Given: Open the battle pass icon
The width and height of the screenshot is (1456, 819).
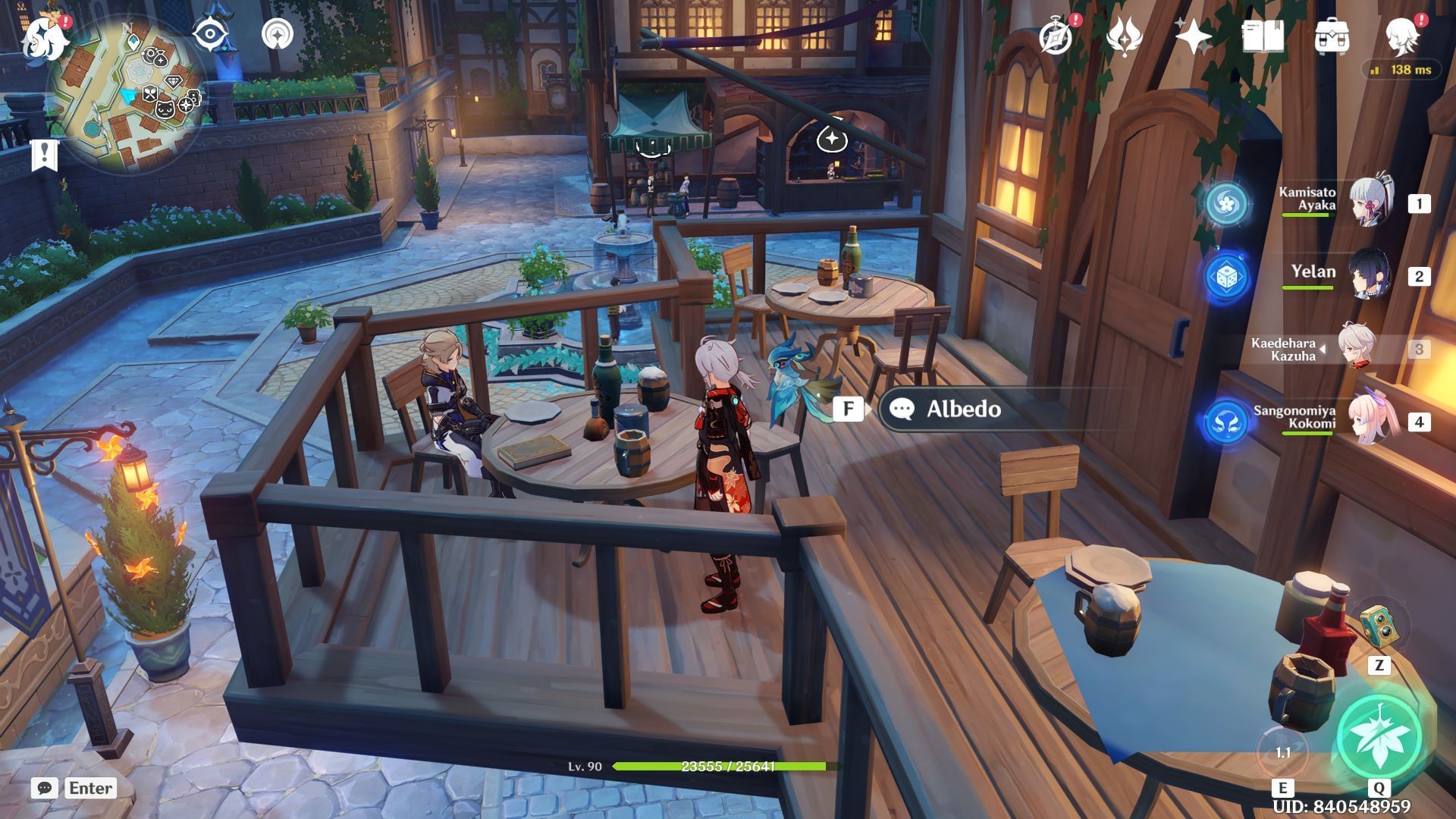Looking at the screenshot, I should click(x=1124, y=36).
